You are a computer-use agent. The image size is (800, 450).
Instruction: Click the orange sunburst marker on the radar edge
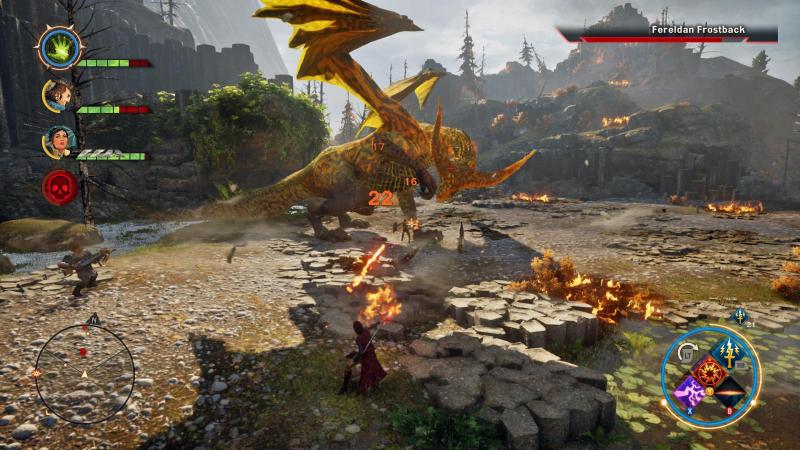(x=37, y=372)
